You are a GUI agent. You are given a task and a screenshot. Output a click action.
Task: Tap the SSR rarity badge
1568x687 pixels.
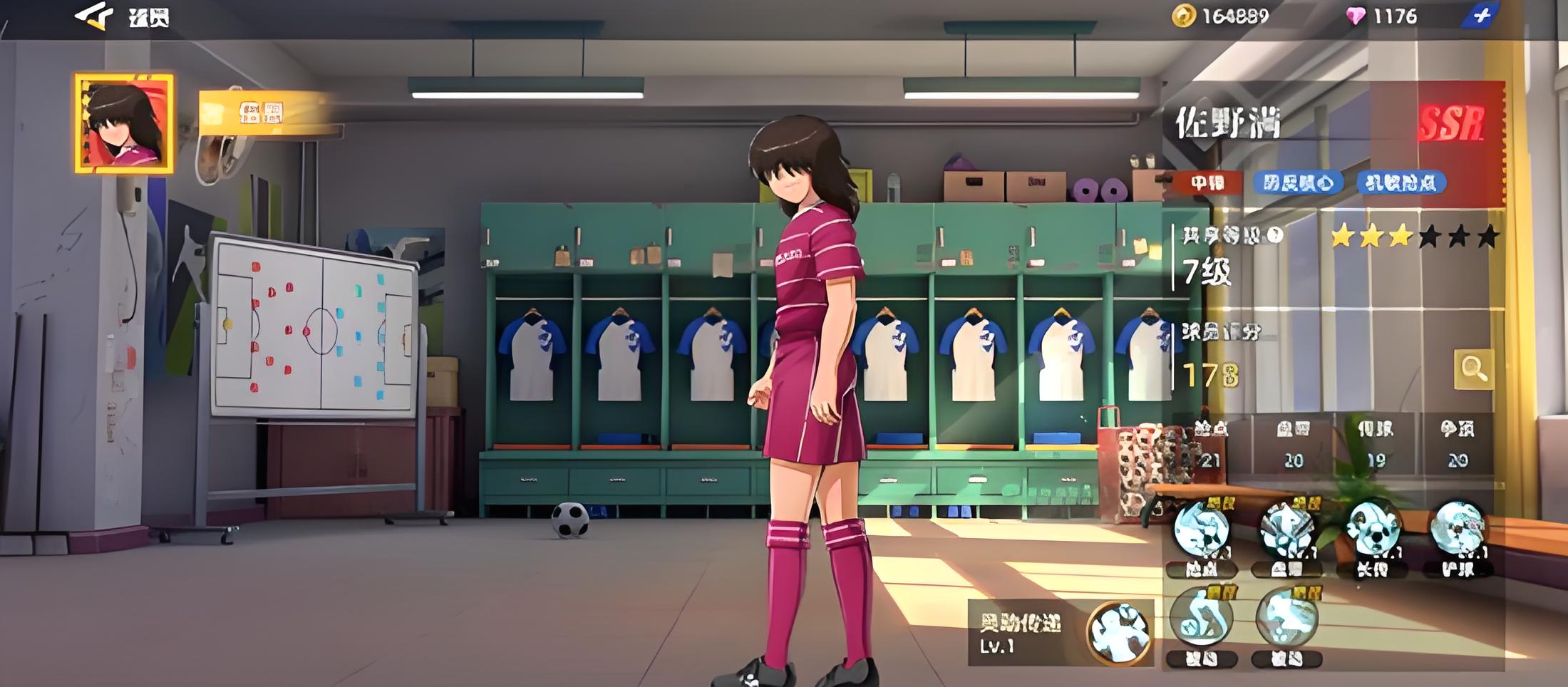1451,124
